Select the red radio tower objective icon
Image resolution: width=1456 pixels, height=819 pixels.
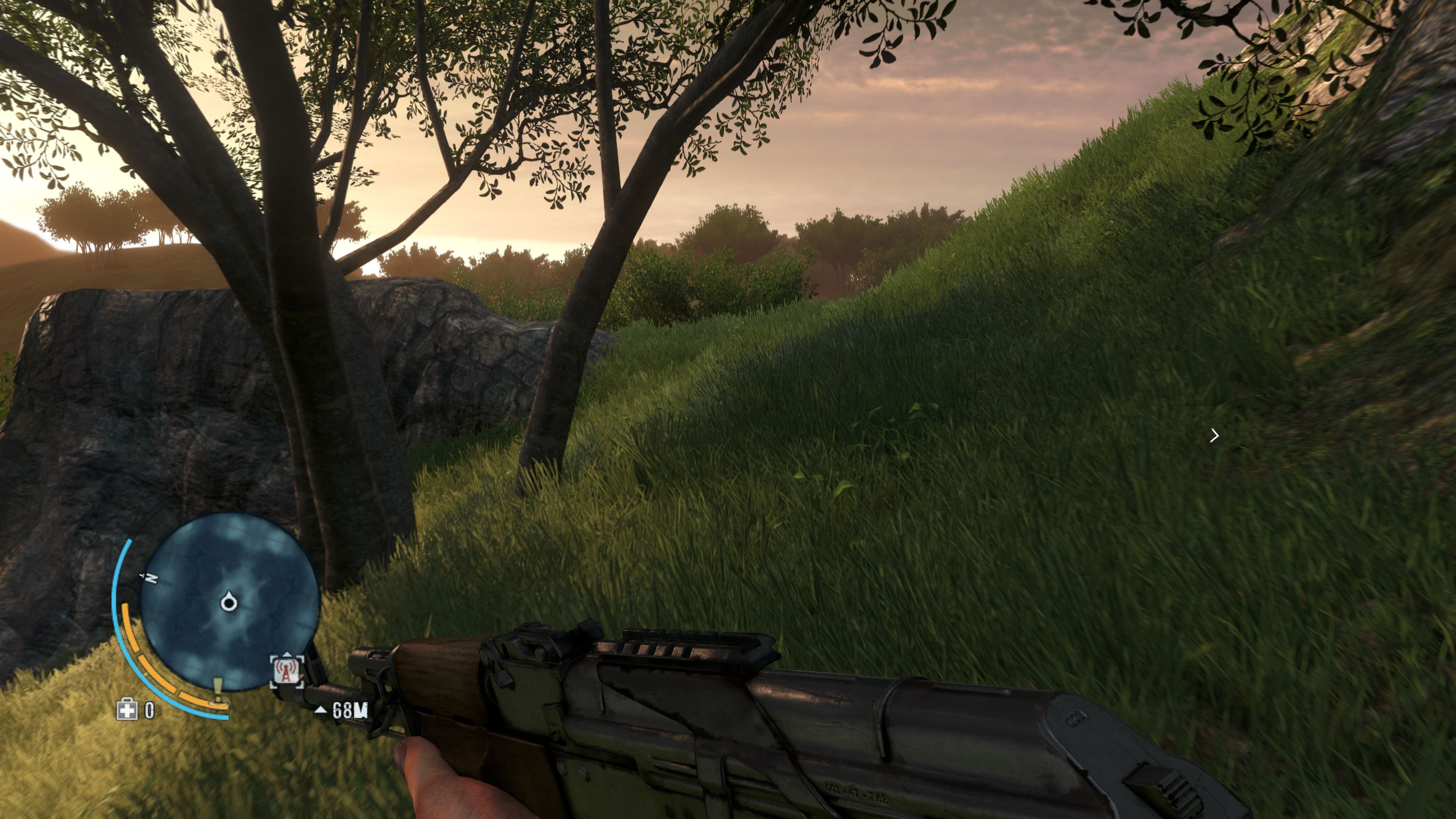[x=287, y=670]
